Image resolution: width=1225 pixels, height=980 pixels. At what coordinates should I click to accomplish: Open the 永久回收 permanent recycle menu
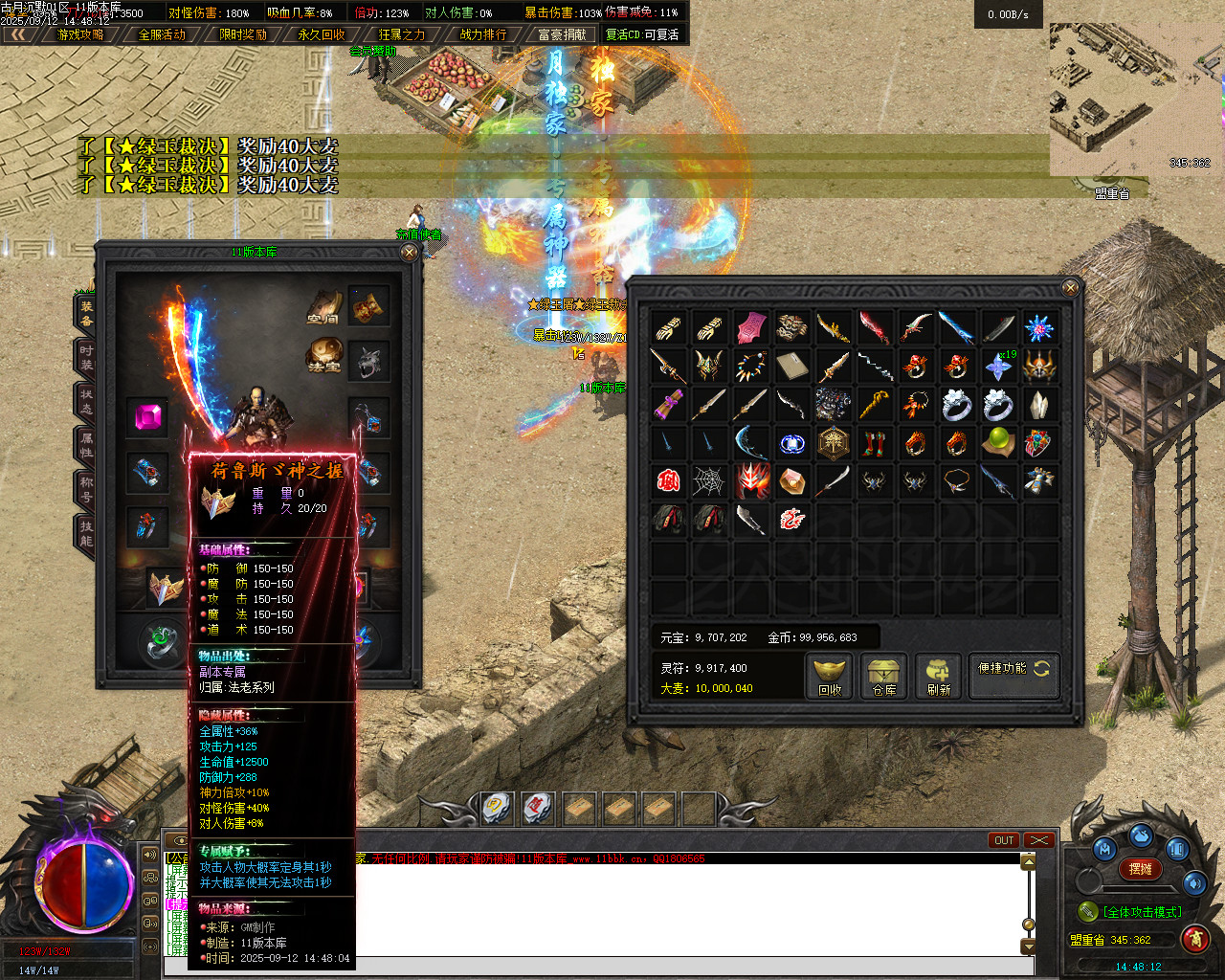[x=322, y=34]
